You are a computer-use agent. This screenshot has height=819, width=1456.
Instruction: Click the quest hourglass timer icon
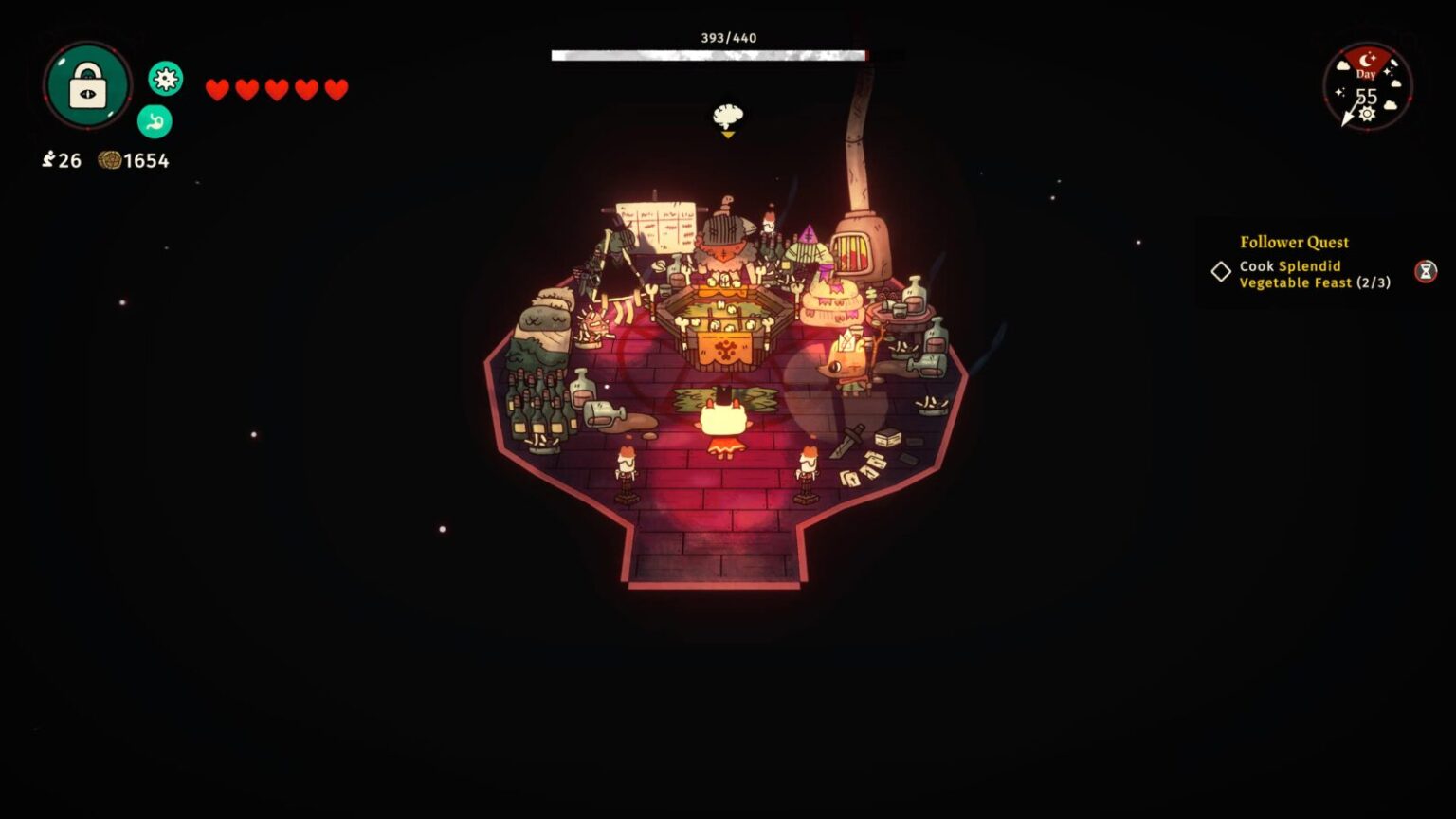1426,272
